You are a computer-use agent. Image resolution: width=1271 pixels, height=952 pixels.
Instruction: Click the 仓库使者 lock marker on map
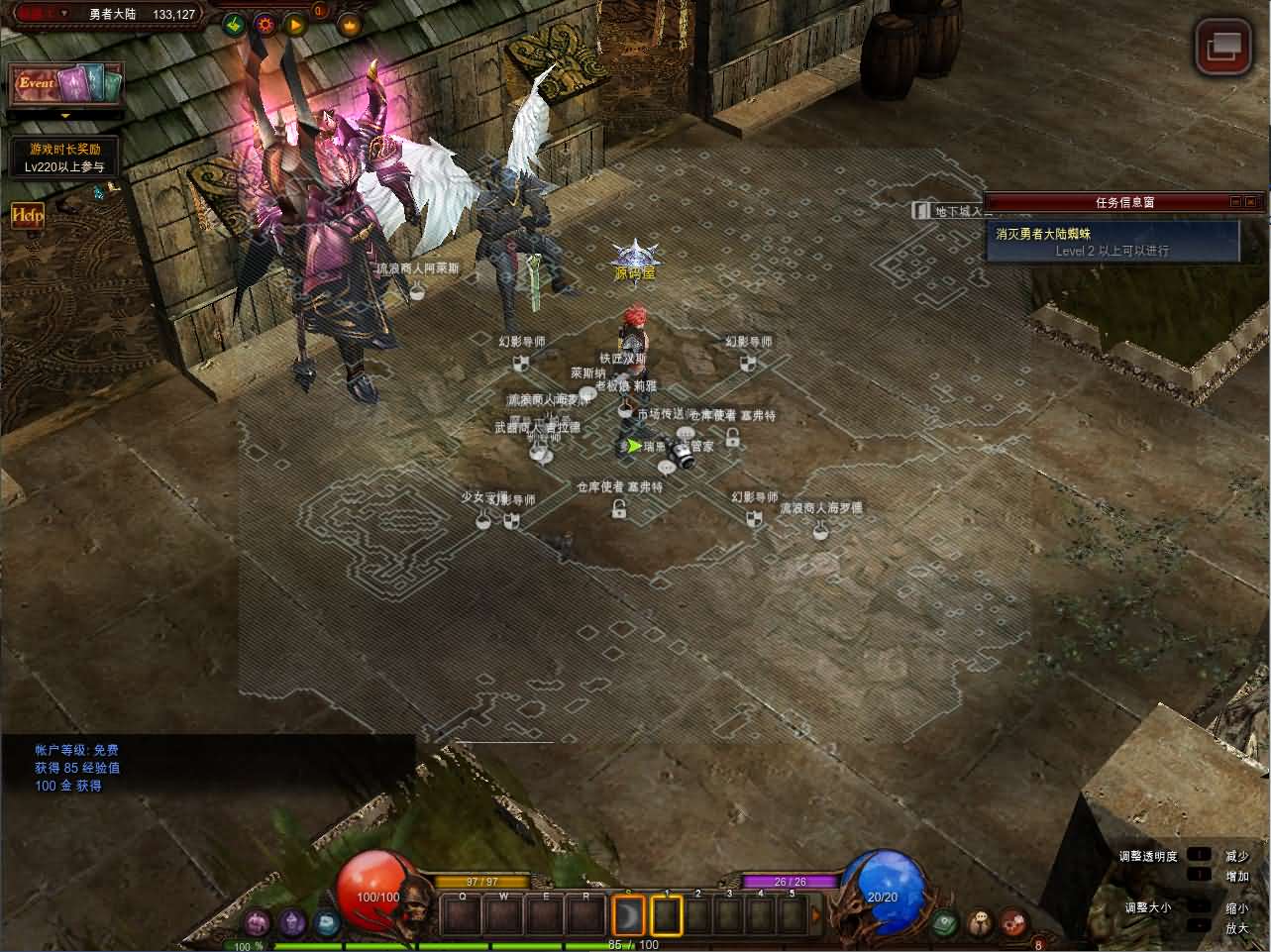click(x=619, y=509)
